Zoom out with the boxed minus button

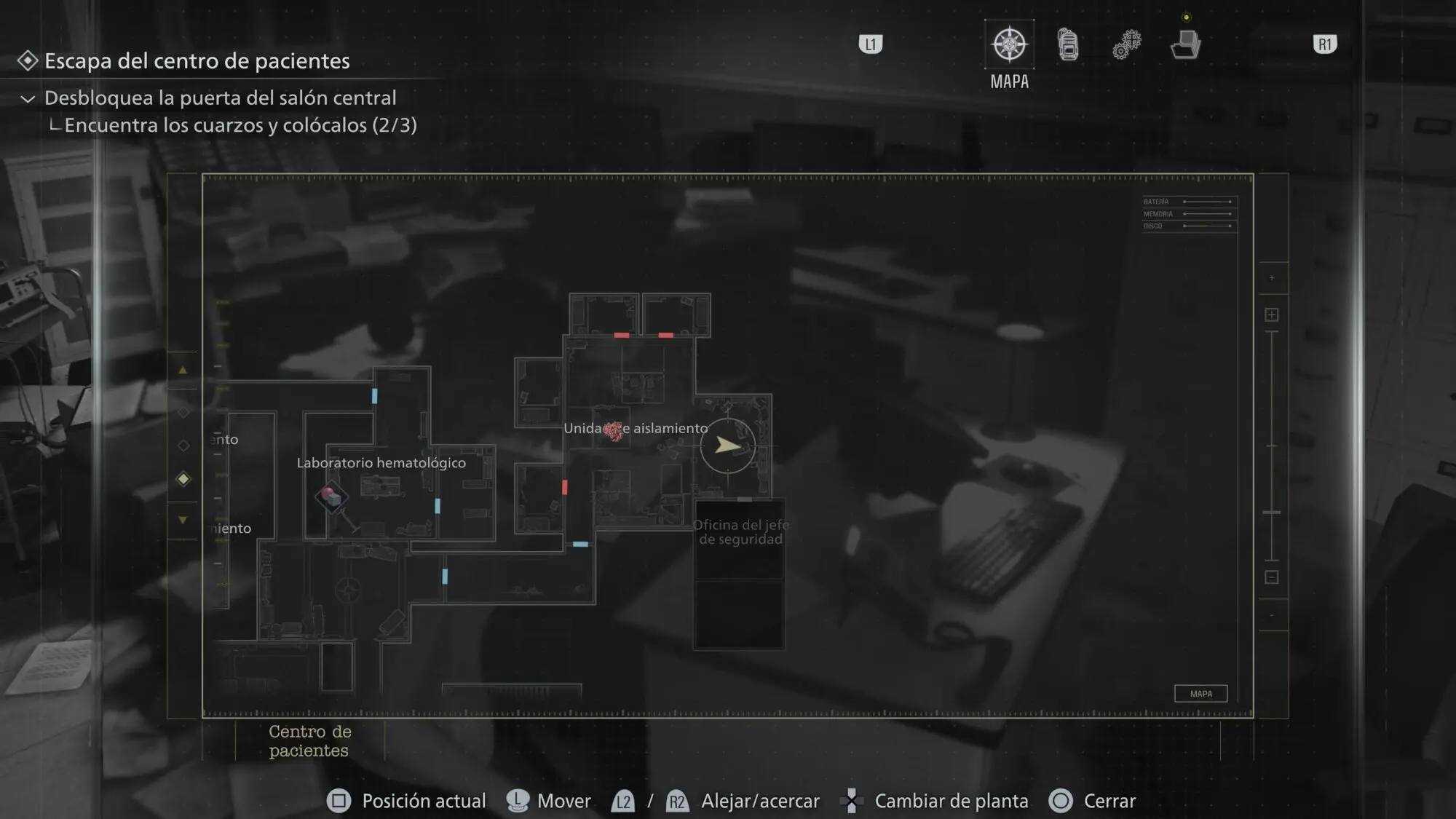pyautogui.click(x=1271, y=577)
